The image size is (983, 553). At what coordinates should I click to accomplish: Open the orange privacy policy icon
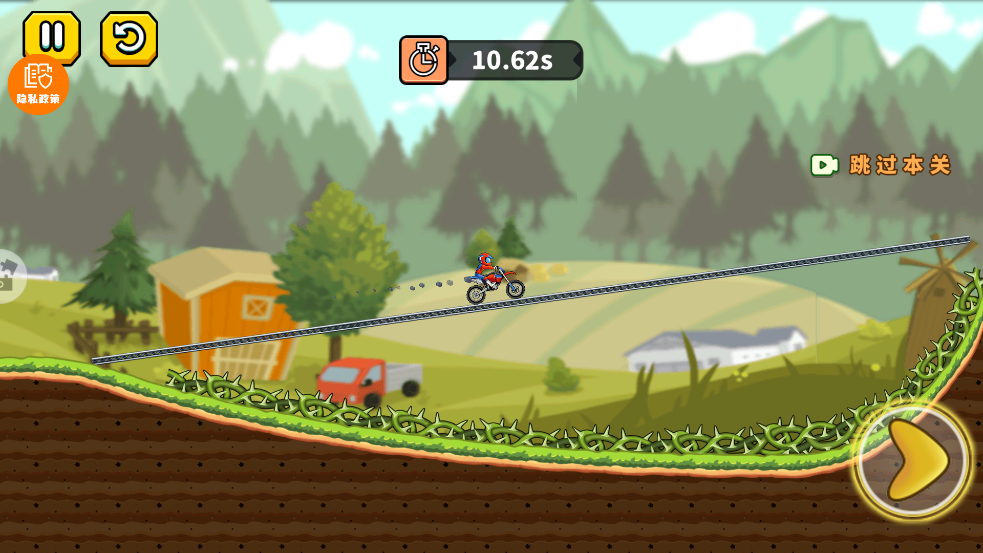[x=38, y=85]
